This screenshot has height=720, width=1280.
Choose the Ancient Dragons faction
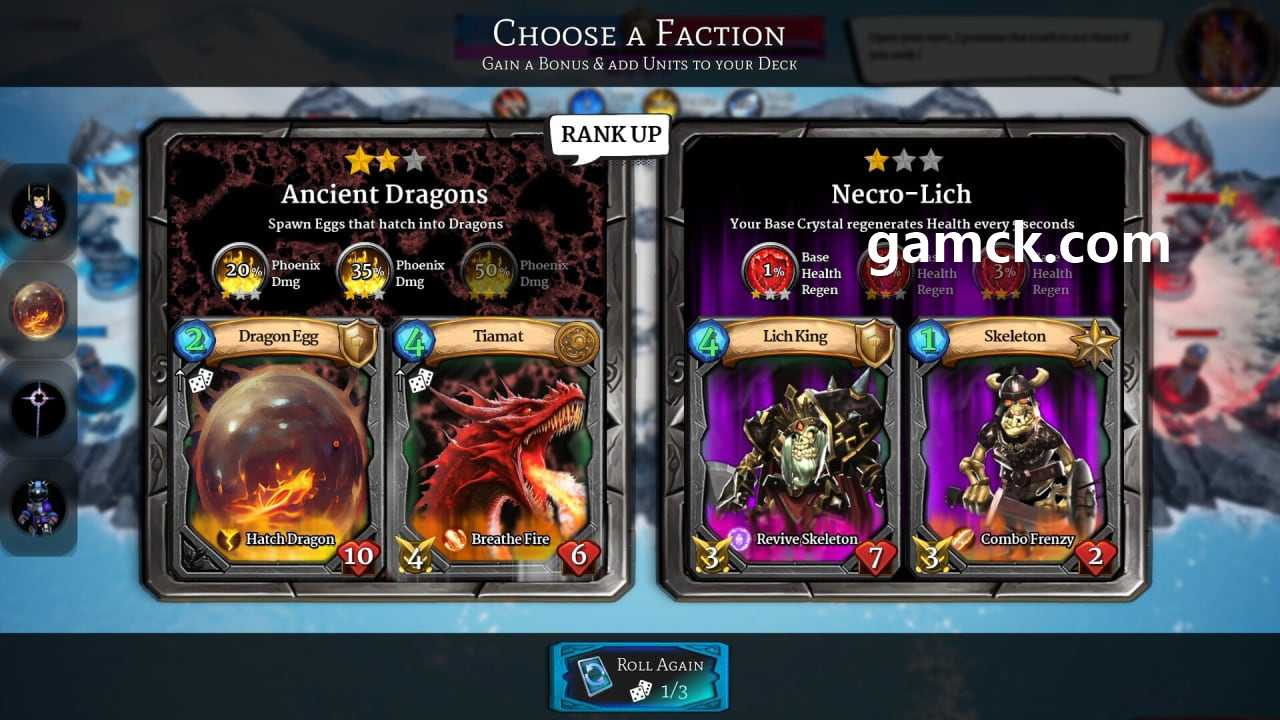pyautogui.click(x=385, y=194)
